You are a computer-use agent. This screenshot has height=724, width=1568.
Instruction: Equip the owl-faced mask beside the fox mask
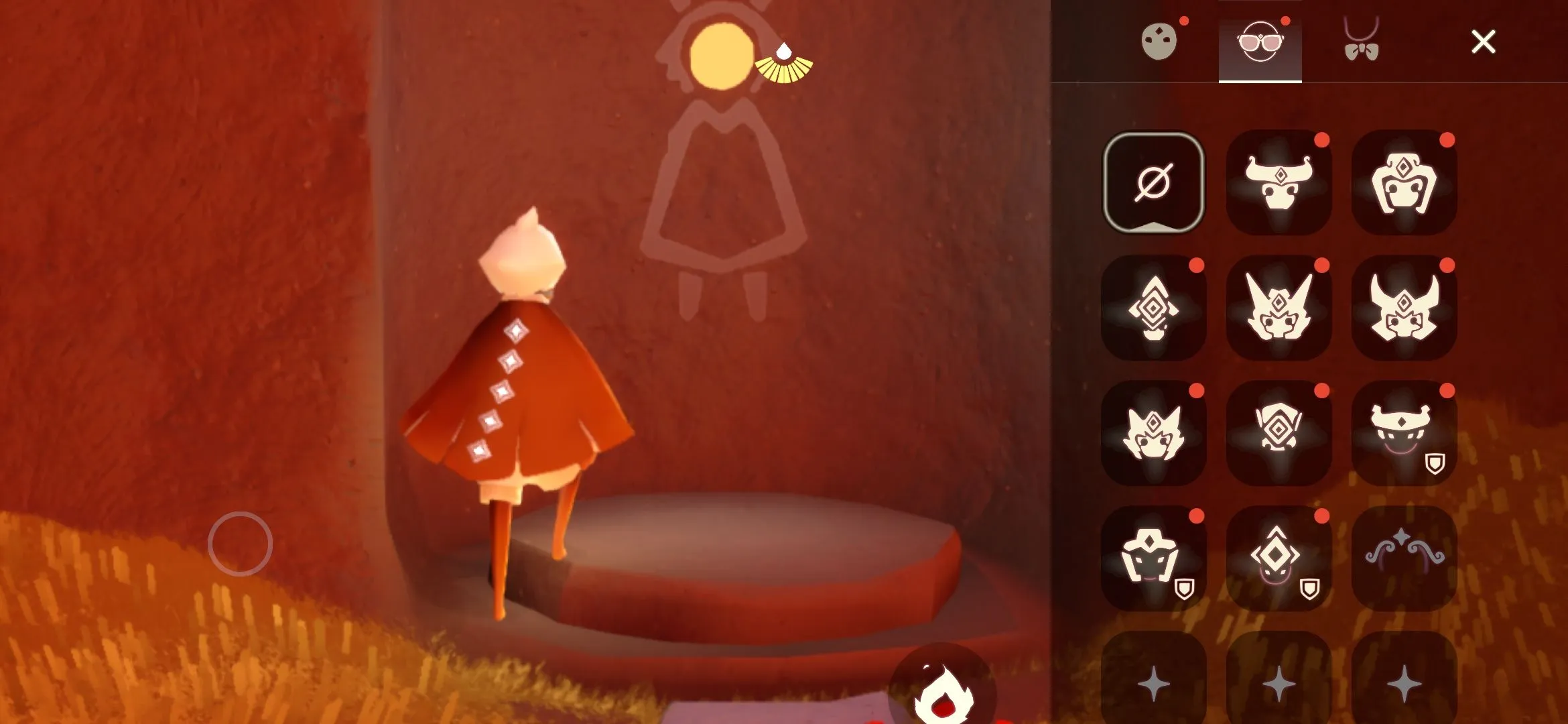coord(1279,434)
